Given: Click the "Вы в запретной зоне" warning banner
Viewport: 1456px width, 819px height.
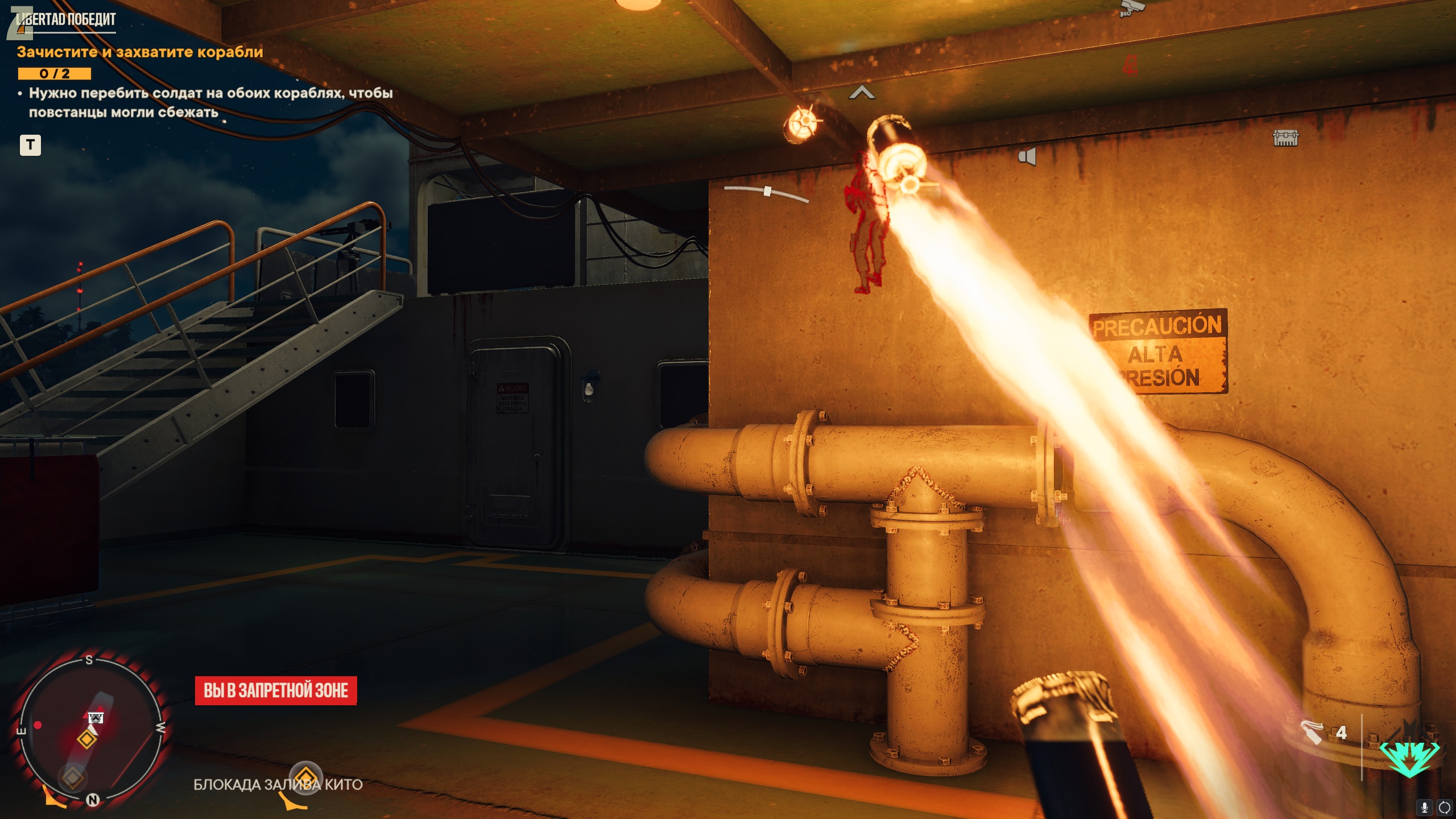Looking at the screenshot, I should coord(276,690).
